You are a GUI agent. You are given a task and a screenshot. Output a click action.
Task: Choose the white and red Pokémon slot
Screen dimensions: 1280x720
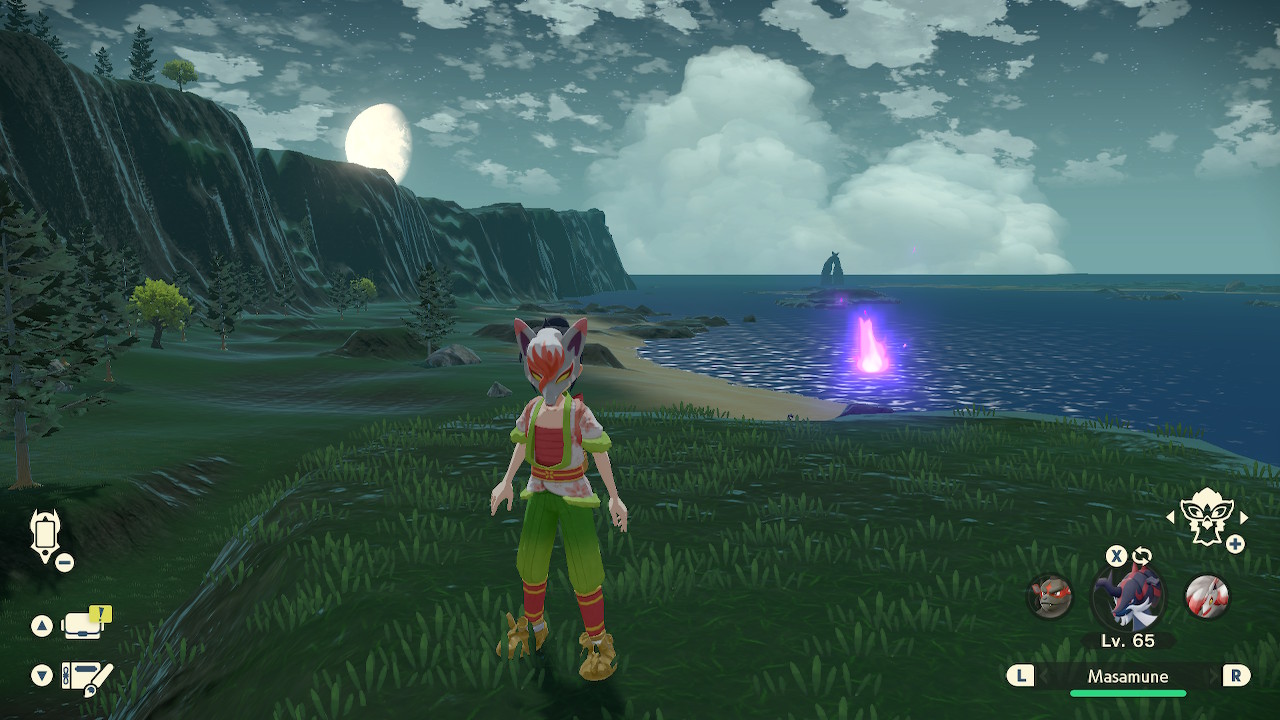pos(1206,596)
